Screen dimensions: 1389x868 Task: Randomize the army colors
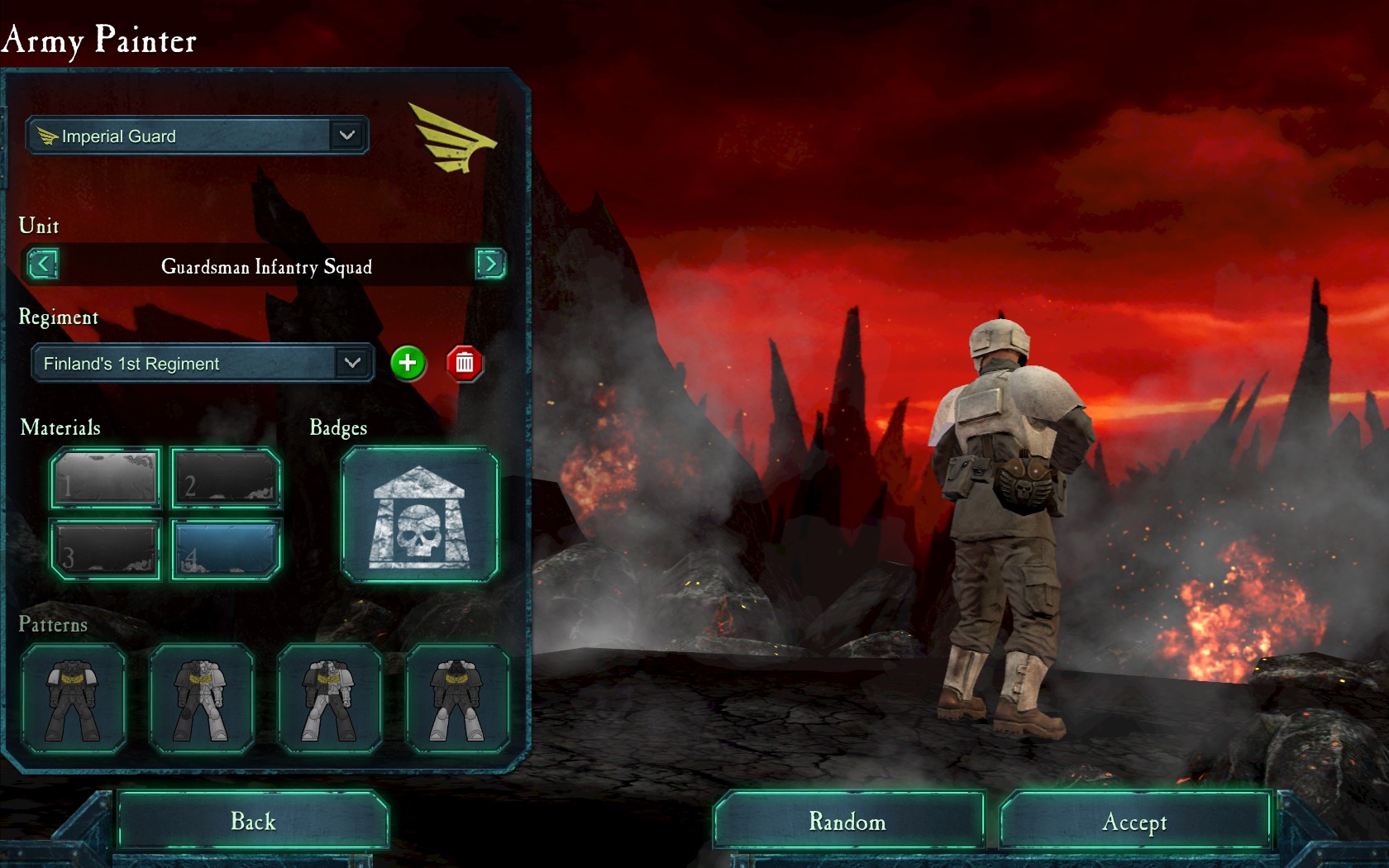click(x=847, y=821)
